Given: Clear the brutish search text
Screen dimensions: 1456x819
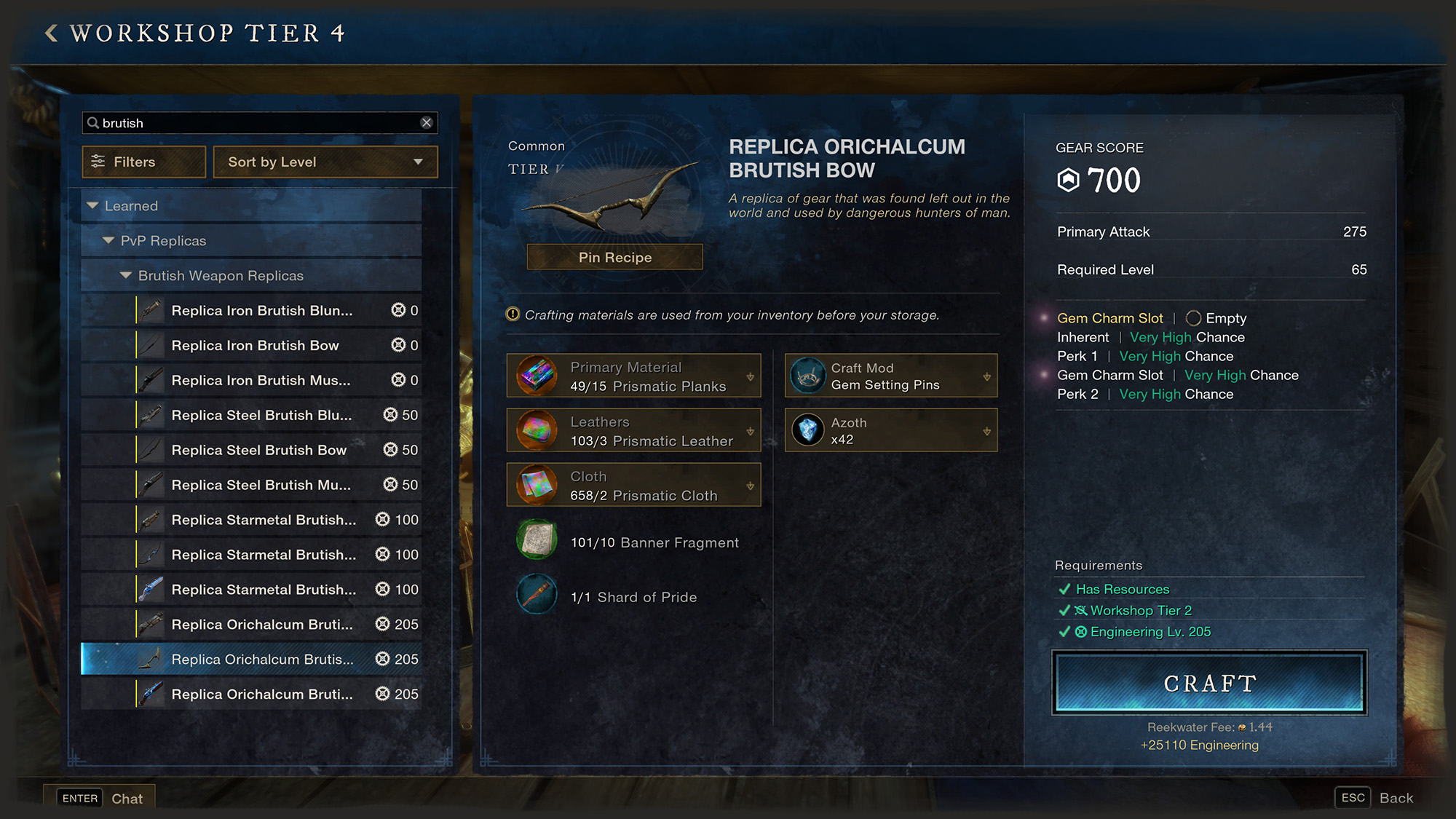Looking at the screenshot, I should pos(427,123).
